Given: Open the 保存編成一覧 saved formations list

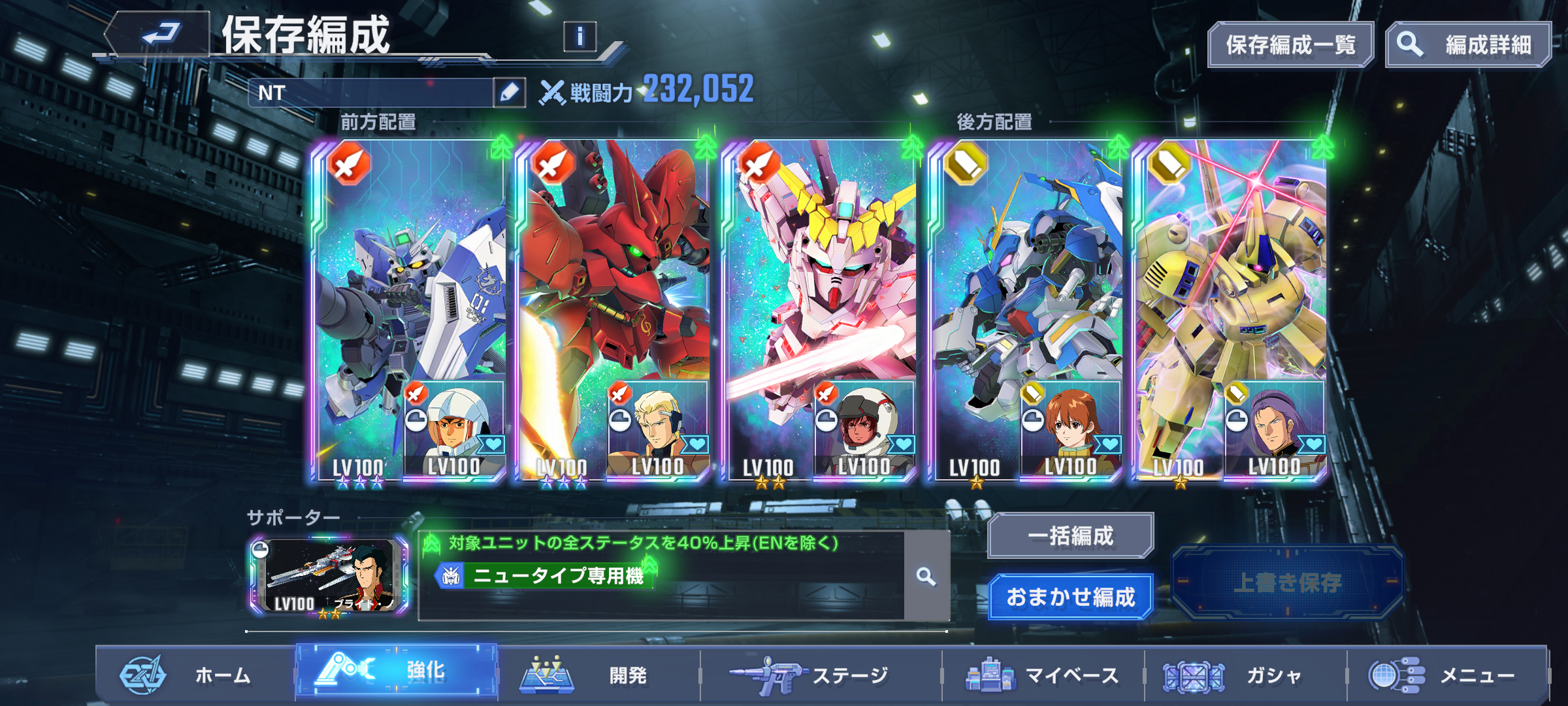Looking at the screenshot, I should point(1290,45).
